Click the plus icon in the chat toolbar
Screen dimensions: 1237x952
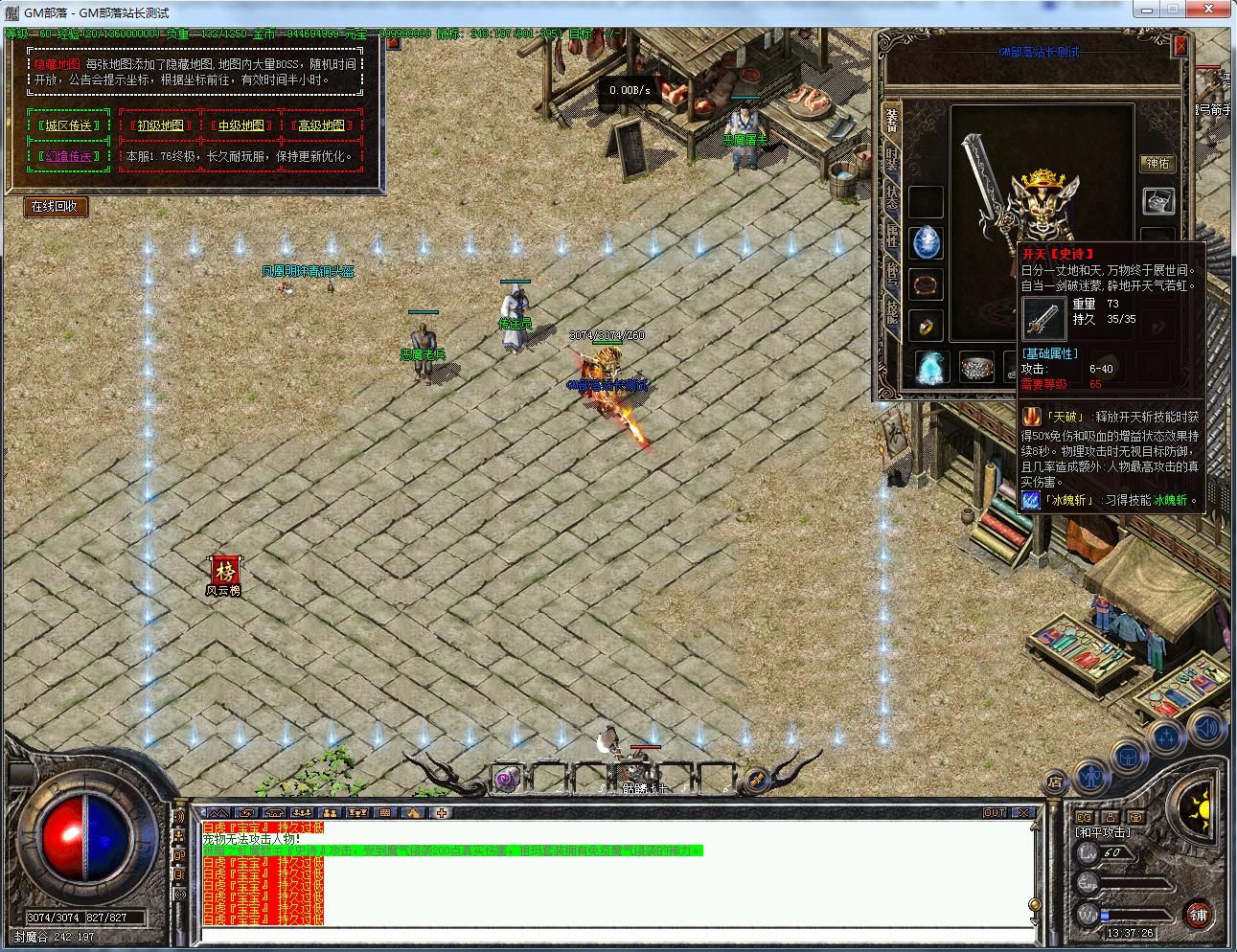tap(441, 813)
